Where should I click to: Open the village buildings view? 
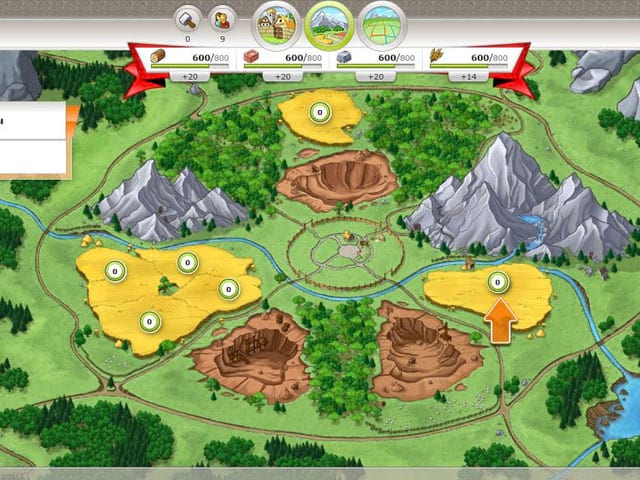coord(275,22)
